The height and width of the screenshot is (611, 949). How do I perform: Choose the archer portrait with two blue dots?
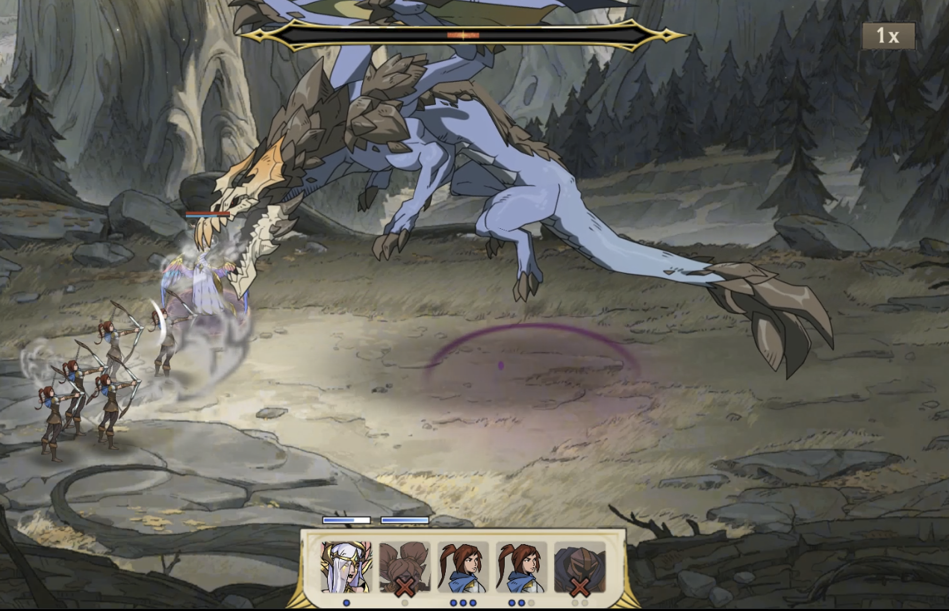click(x=521, y=568)
